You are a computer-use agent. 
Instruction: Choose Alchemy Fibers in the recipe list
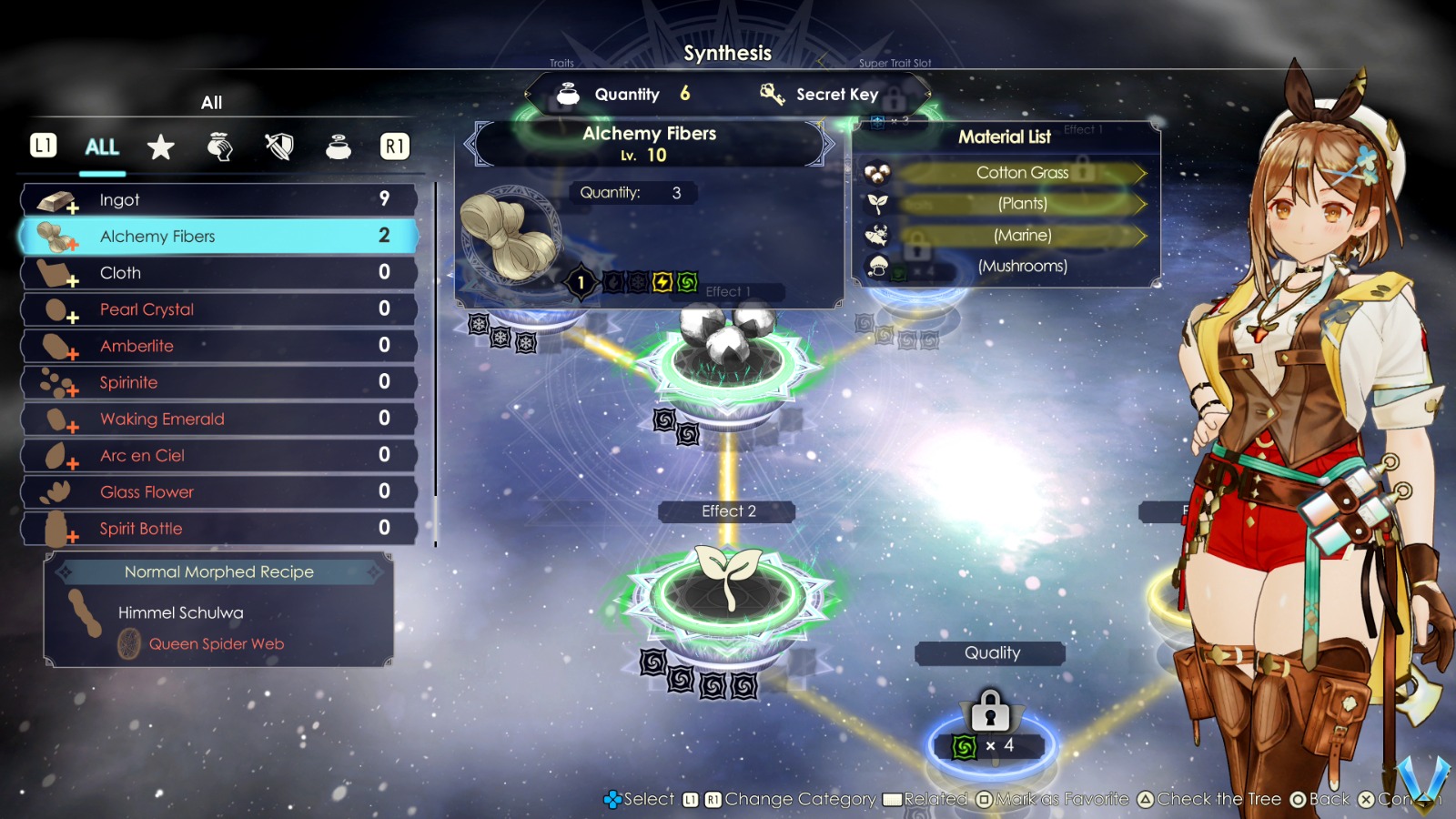pos(218,237)
